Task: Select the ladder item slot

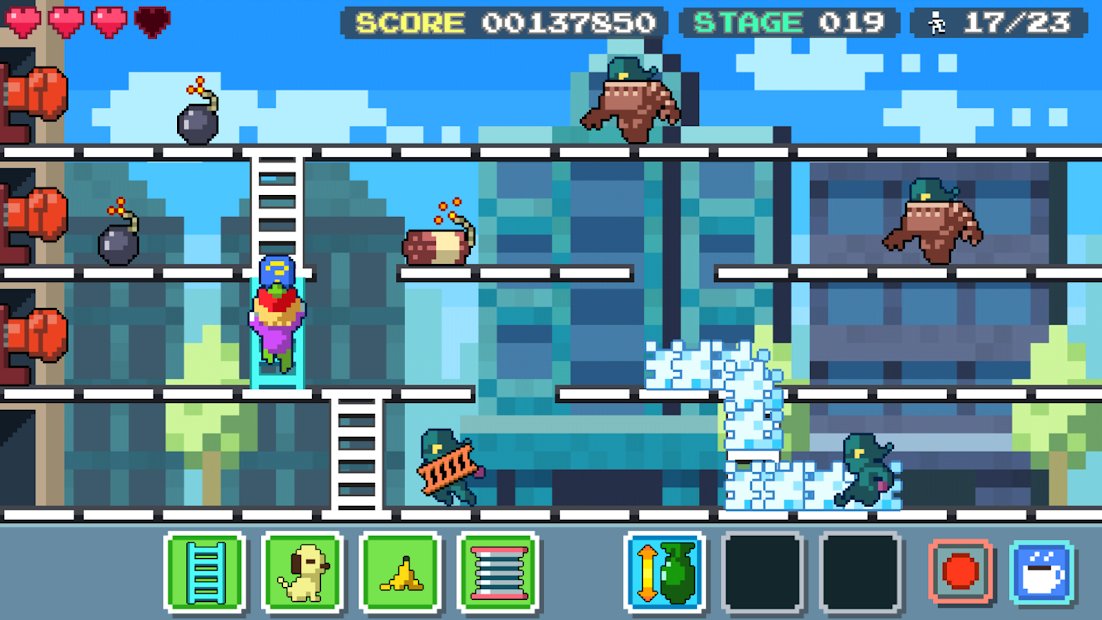Action: [x=205, y=572]
